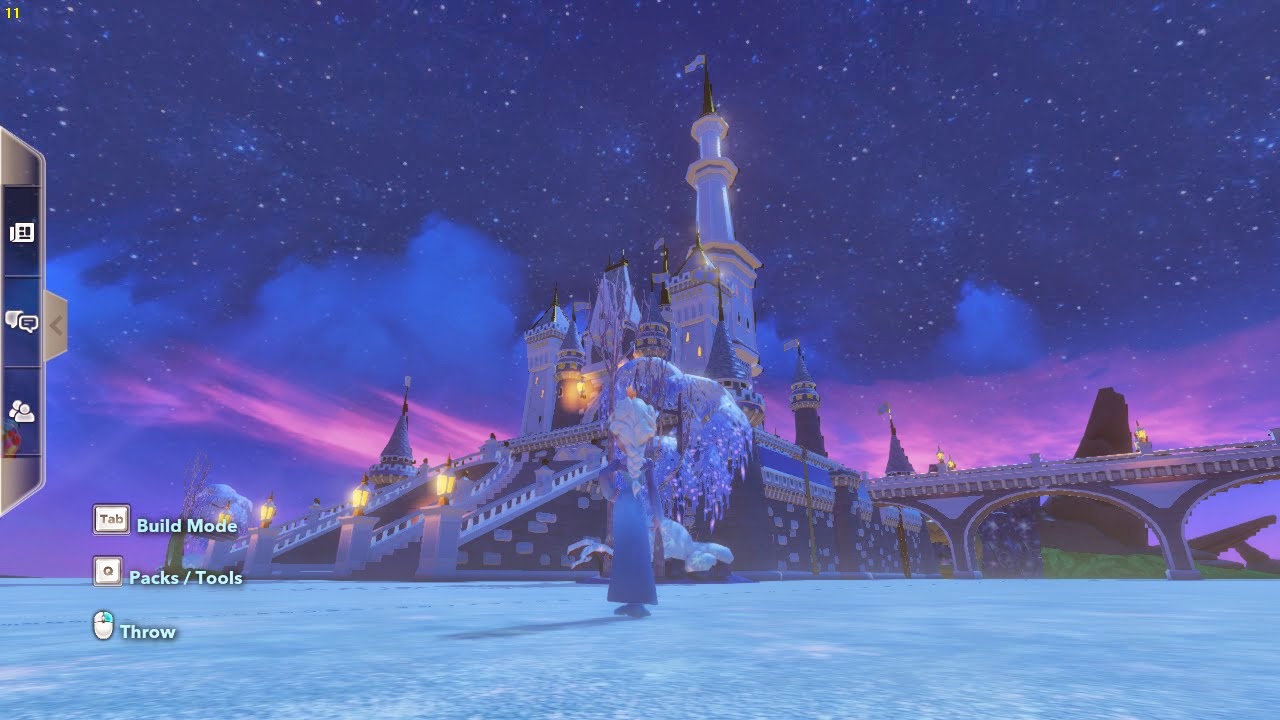Collapse the sidebar using the chevron arrow
The width and height of the screenshot is (1280, 720).
pos(58,324)
